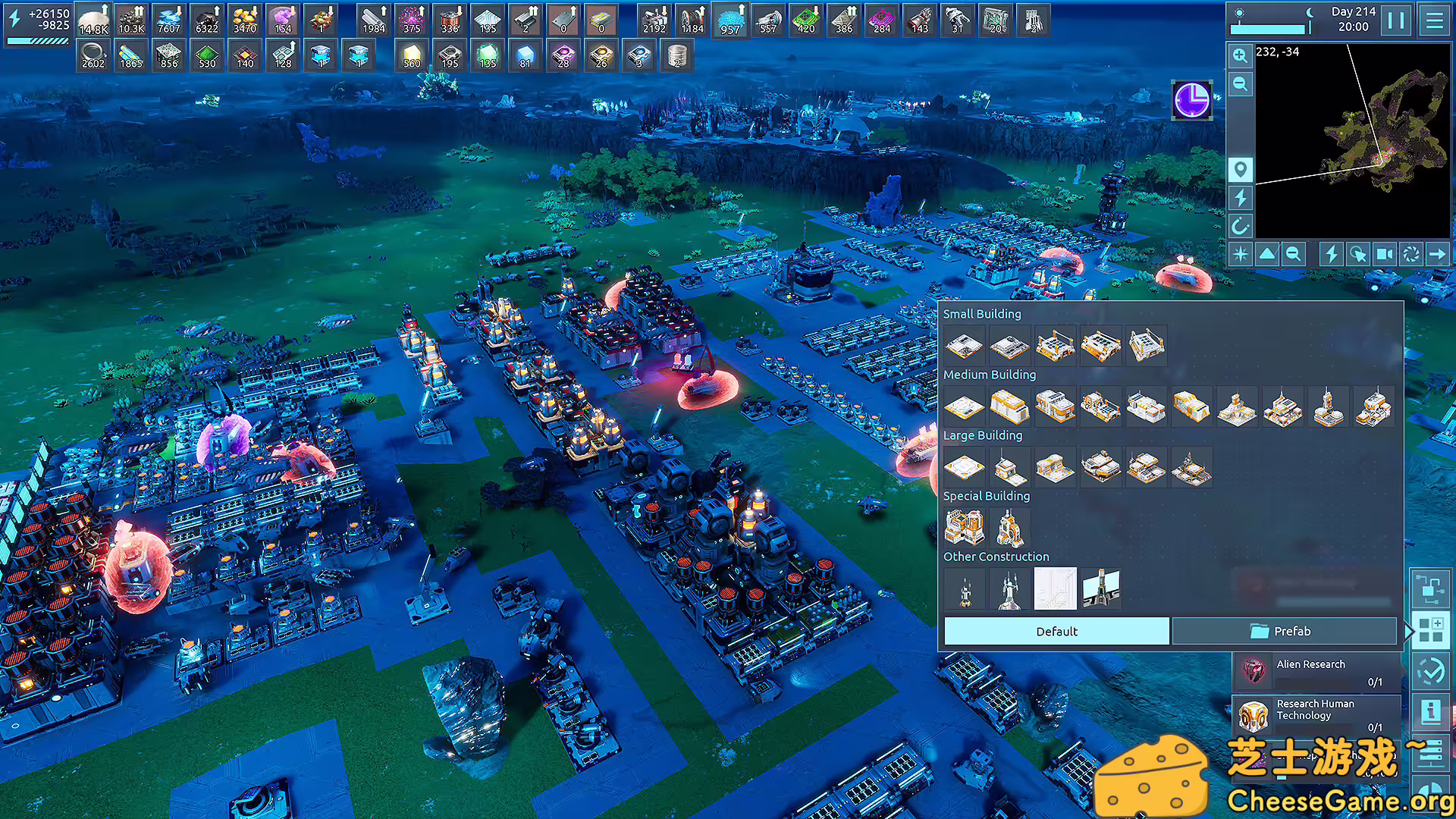Viewport: 1456px width, 819px height.
Task: Open the build grid icon in right sidebar
Action: (1432, 630)
